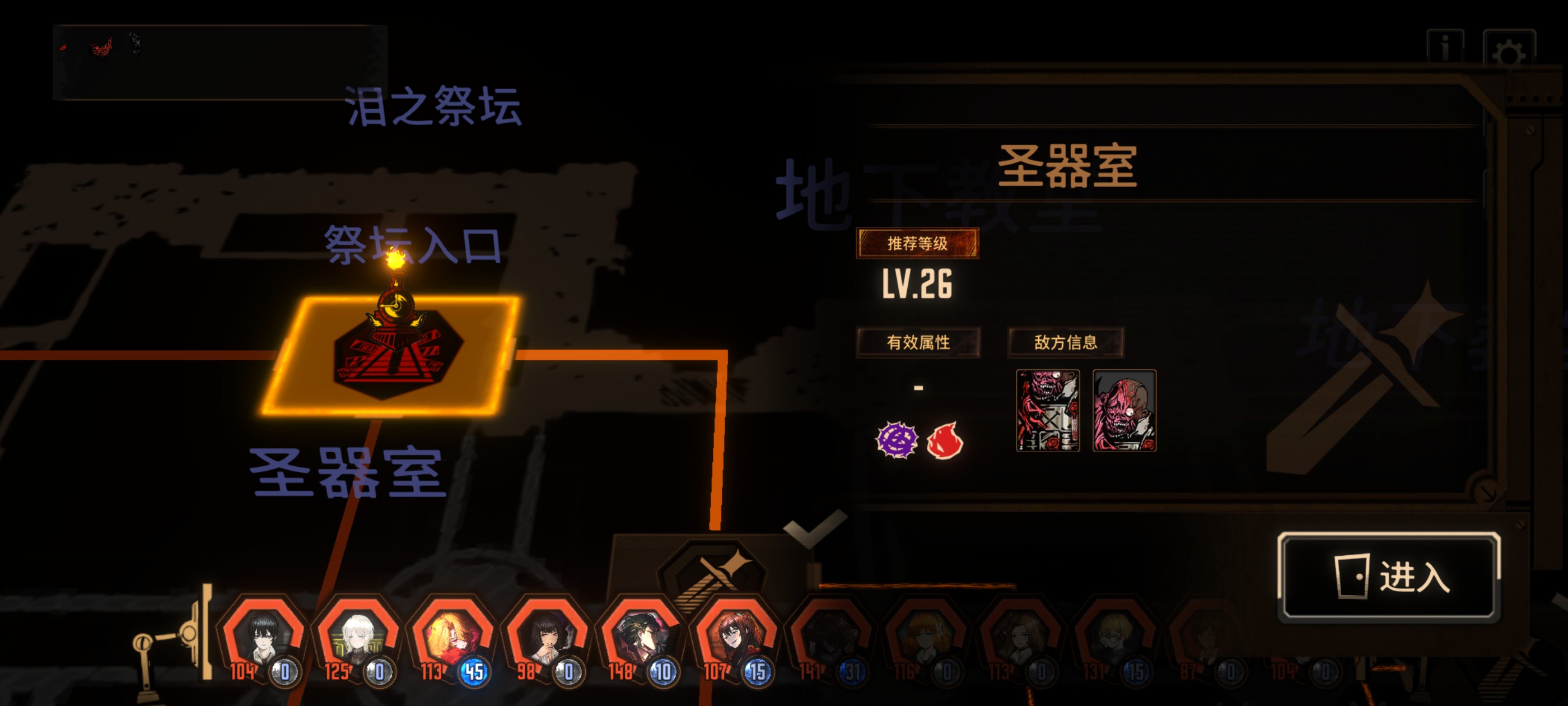Open the first enemy portrait under 敌方信息
The width and height of the screenshot is (1568, 706).
(1047, 410)
